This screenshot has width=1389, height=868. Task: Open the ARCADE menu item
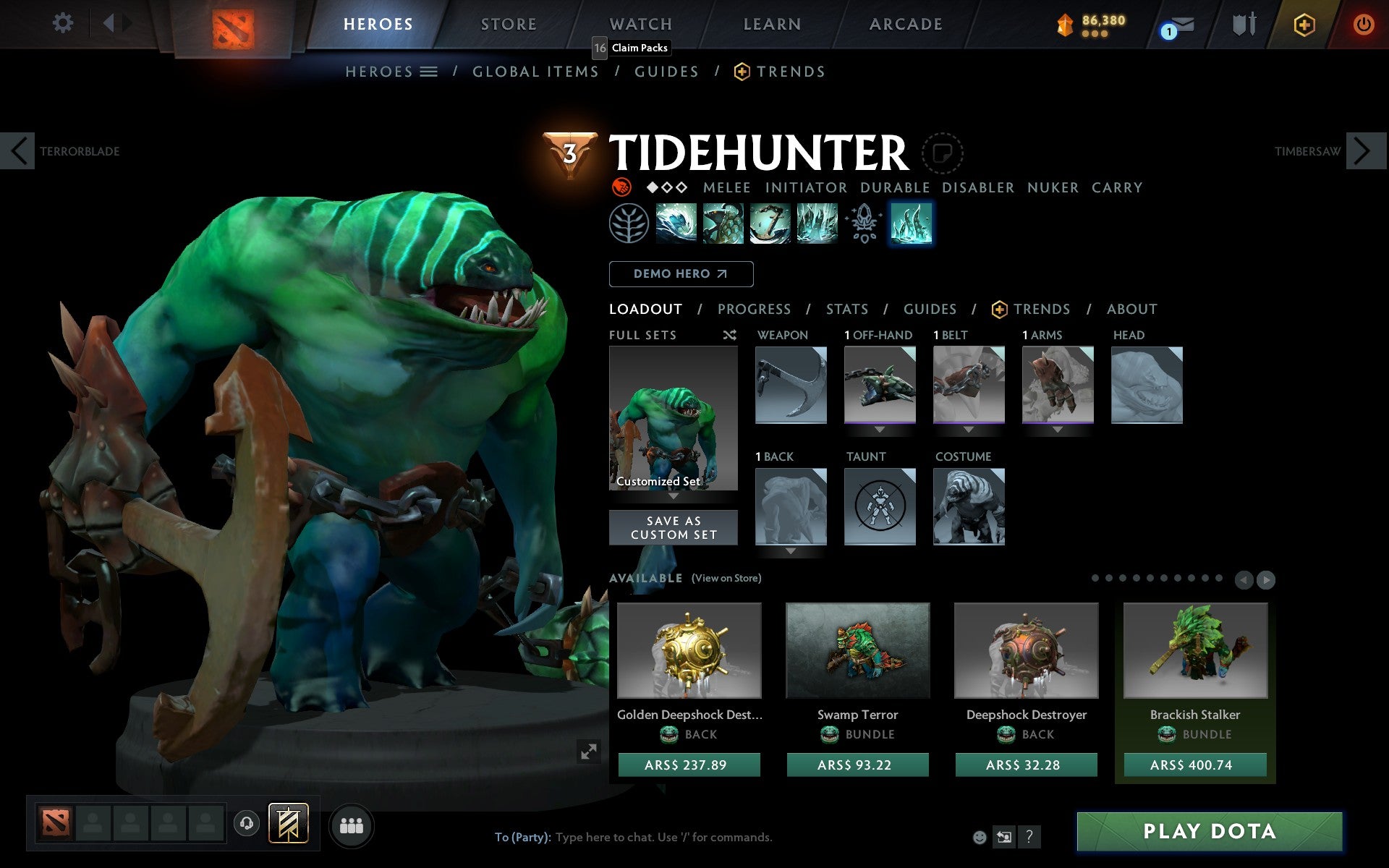pyautogui.click(x=904, y=24)
